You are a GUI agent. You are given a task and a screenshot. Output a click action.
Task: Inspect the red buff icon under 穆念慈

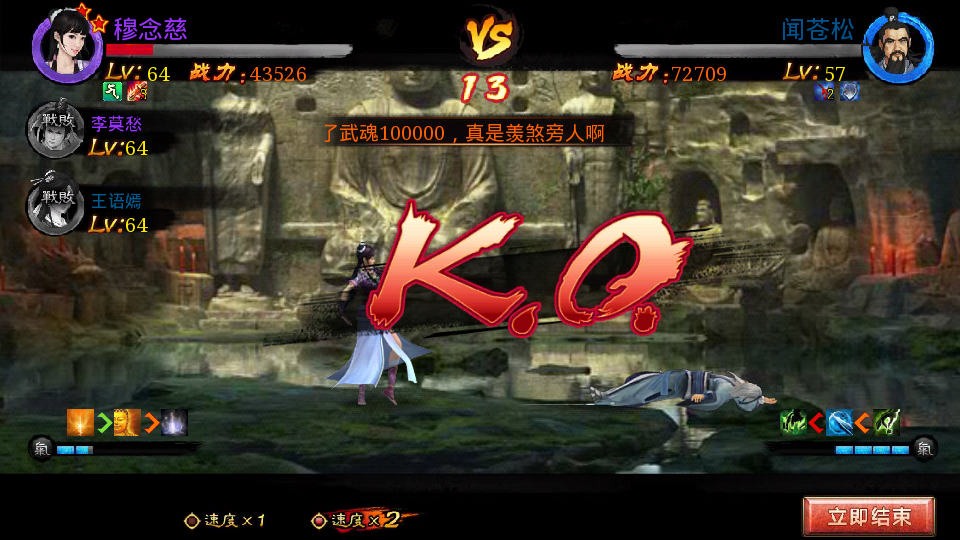tap(137, 93)
